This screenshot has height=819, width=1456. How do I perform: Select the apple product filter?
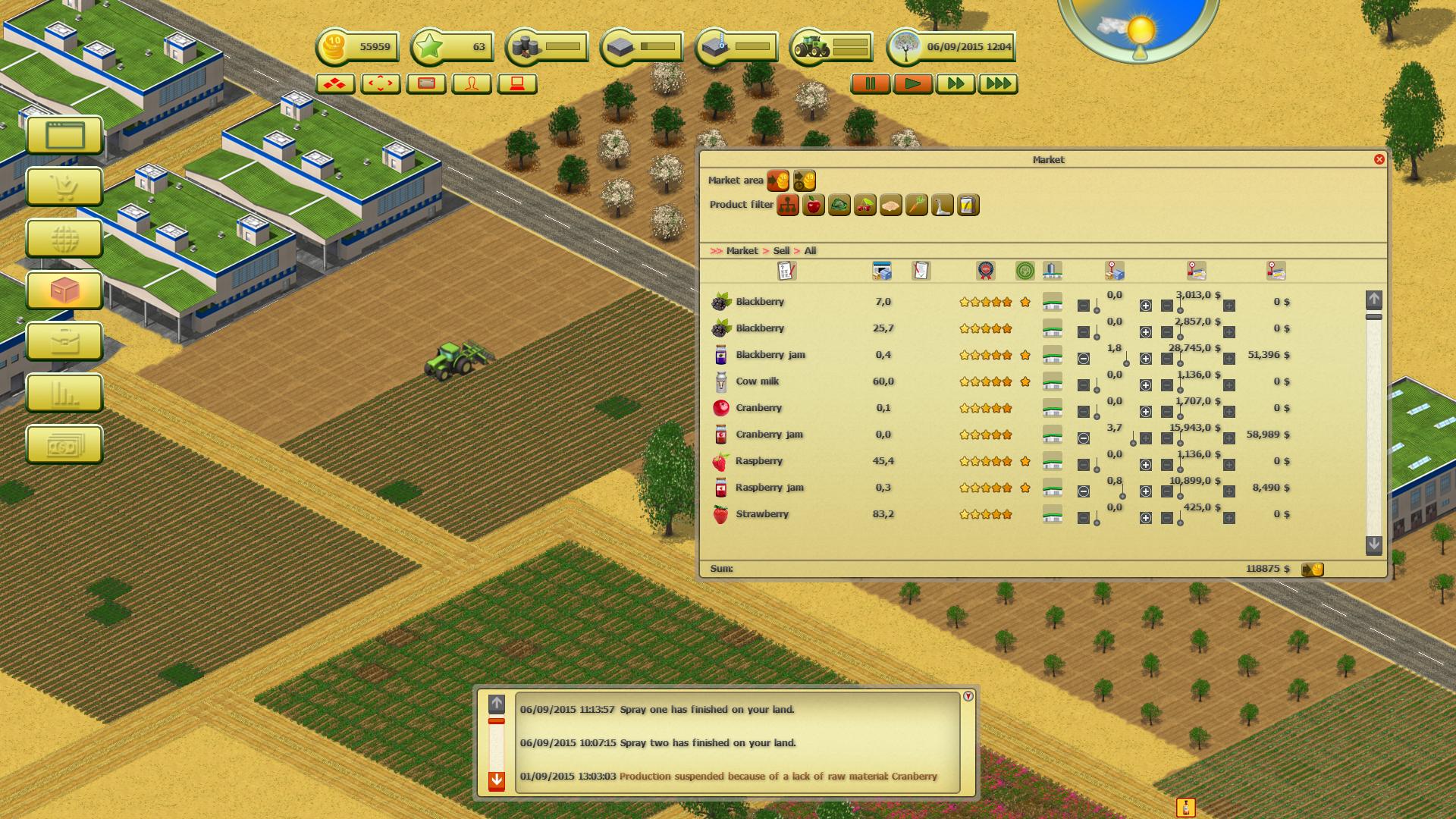(x=813, y=205)
